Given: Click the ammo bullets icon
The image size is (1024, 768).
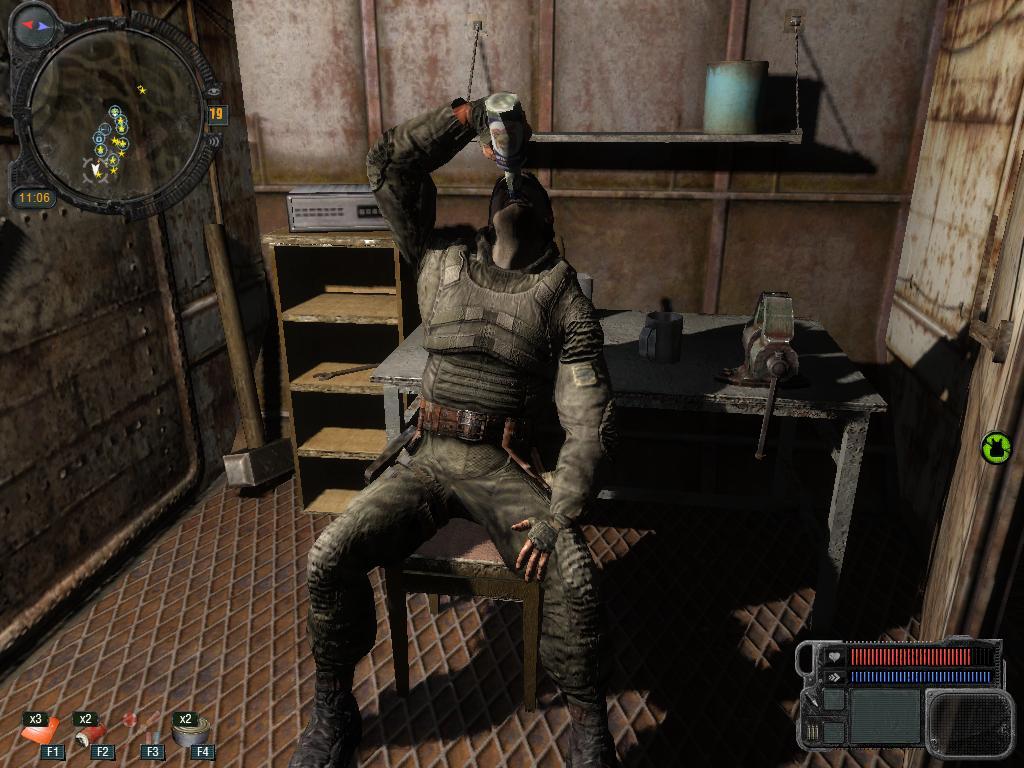Looking at the screenshot, I should [812, 730].
